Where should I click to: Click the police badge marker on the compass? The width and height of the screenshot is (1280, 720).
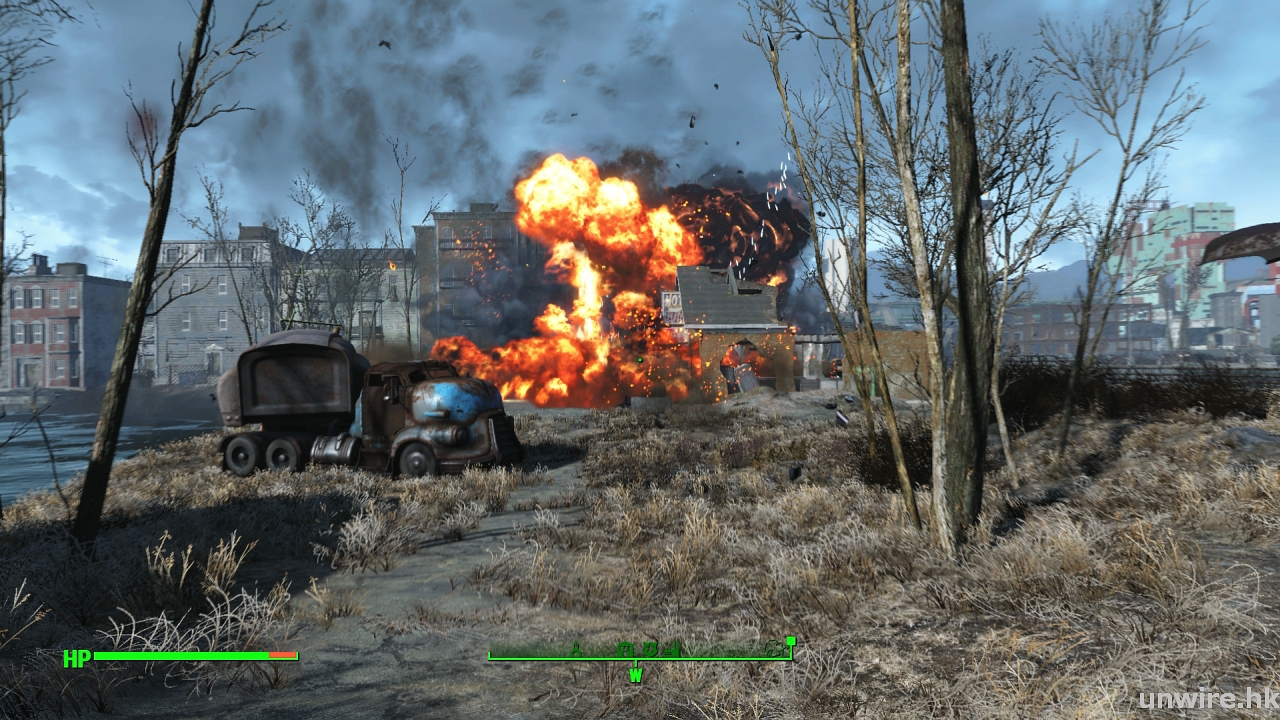(x=650, y=649)
